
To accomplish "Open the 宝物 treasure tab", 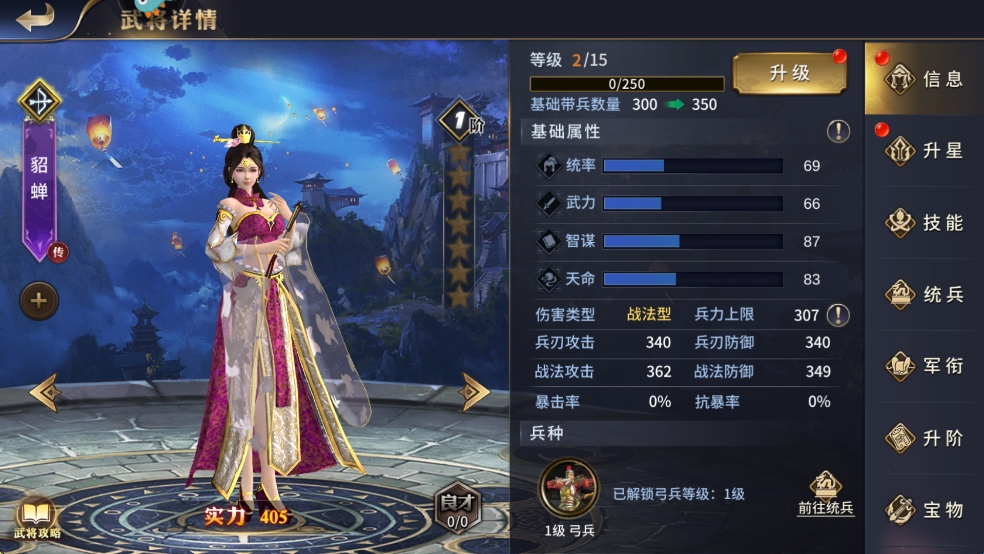I will coord(923,510).
